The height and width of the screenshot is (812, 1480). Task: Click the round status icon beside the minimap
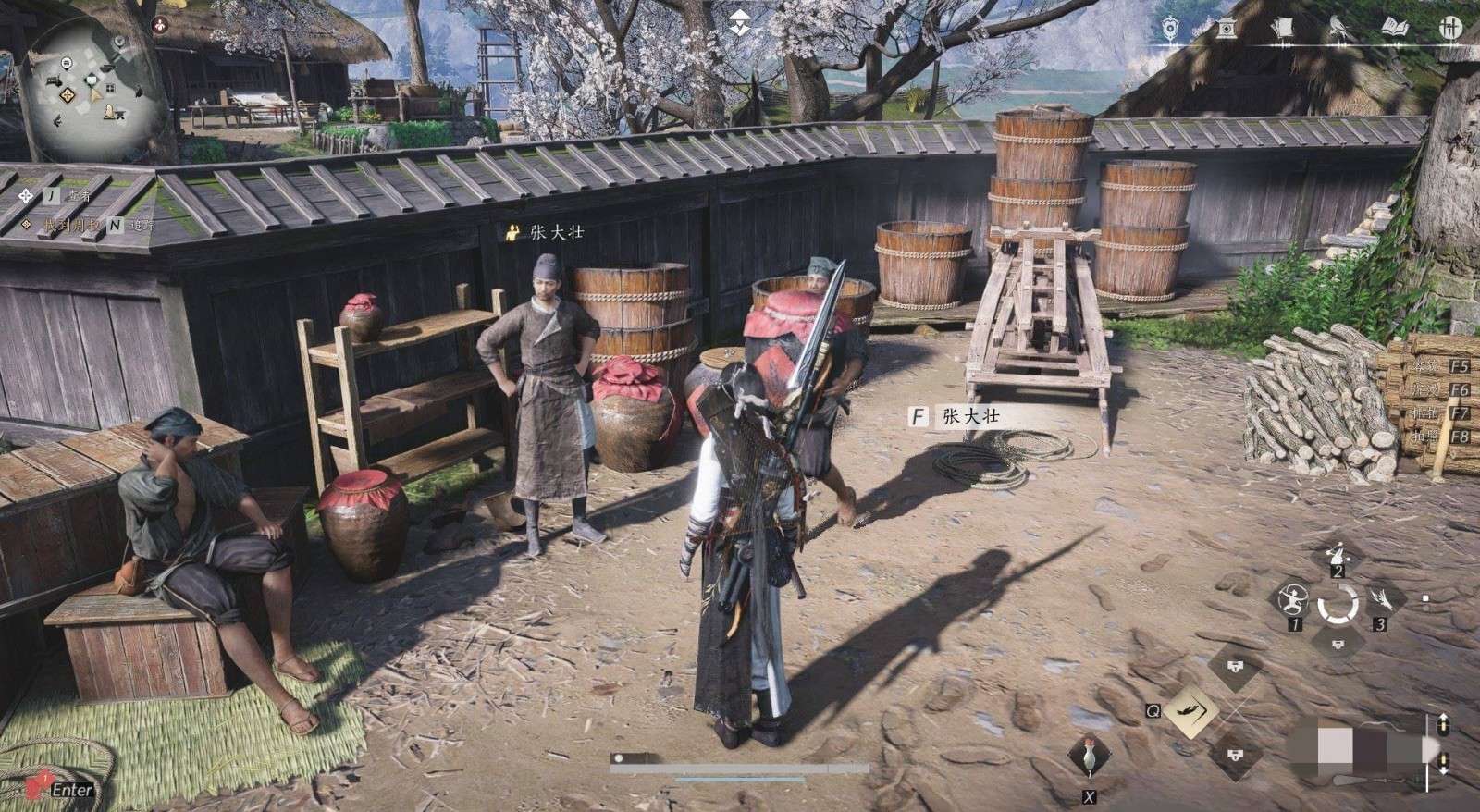pyautogui.click(x=160, y=25)
